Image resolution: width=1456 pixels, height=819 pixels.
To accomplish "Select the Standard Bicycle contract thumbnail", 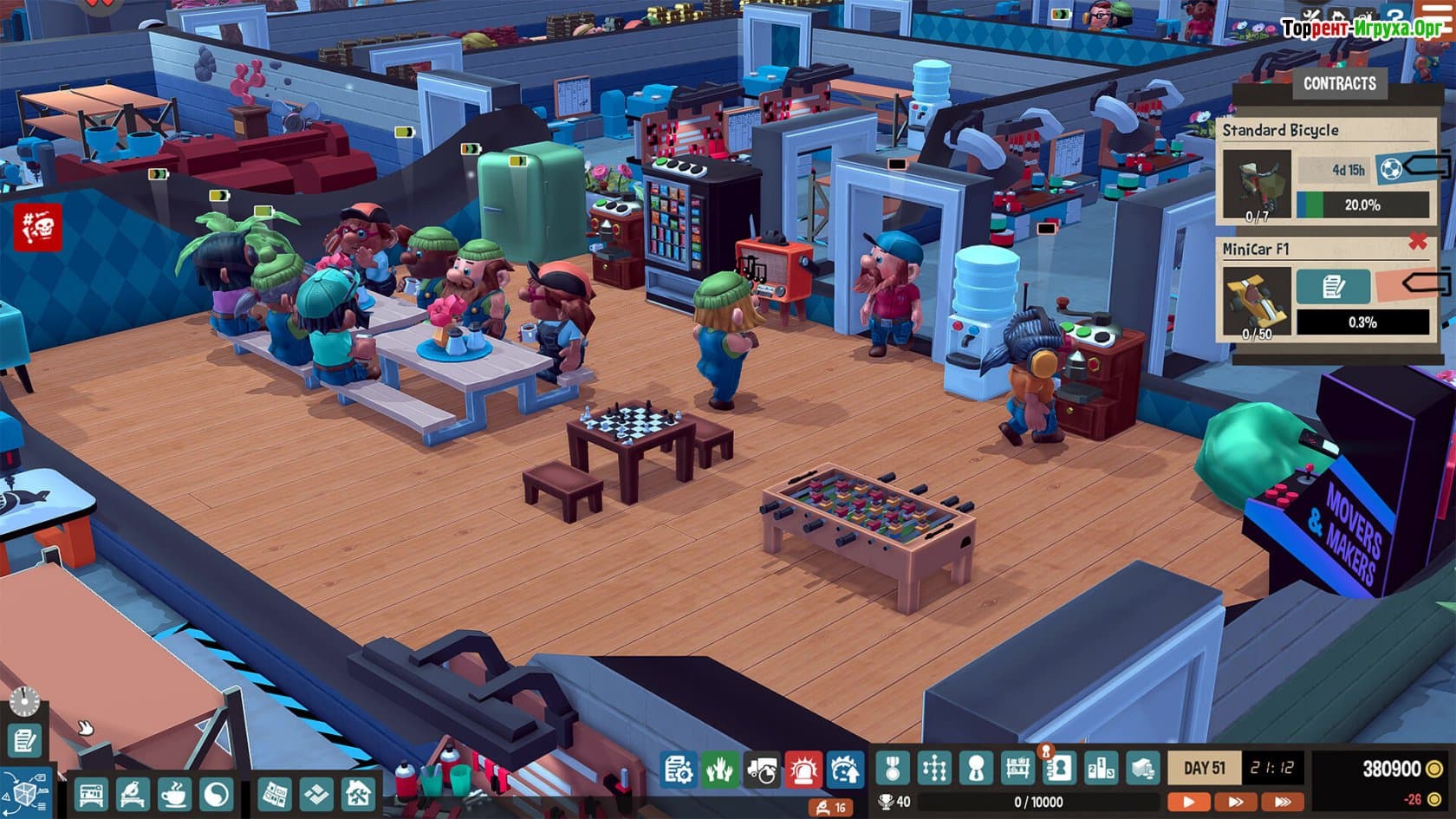I will click(1256, 184).
